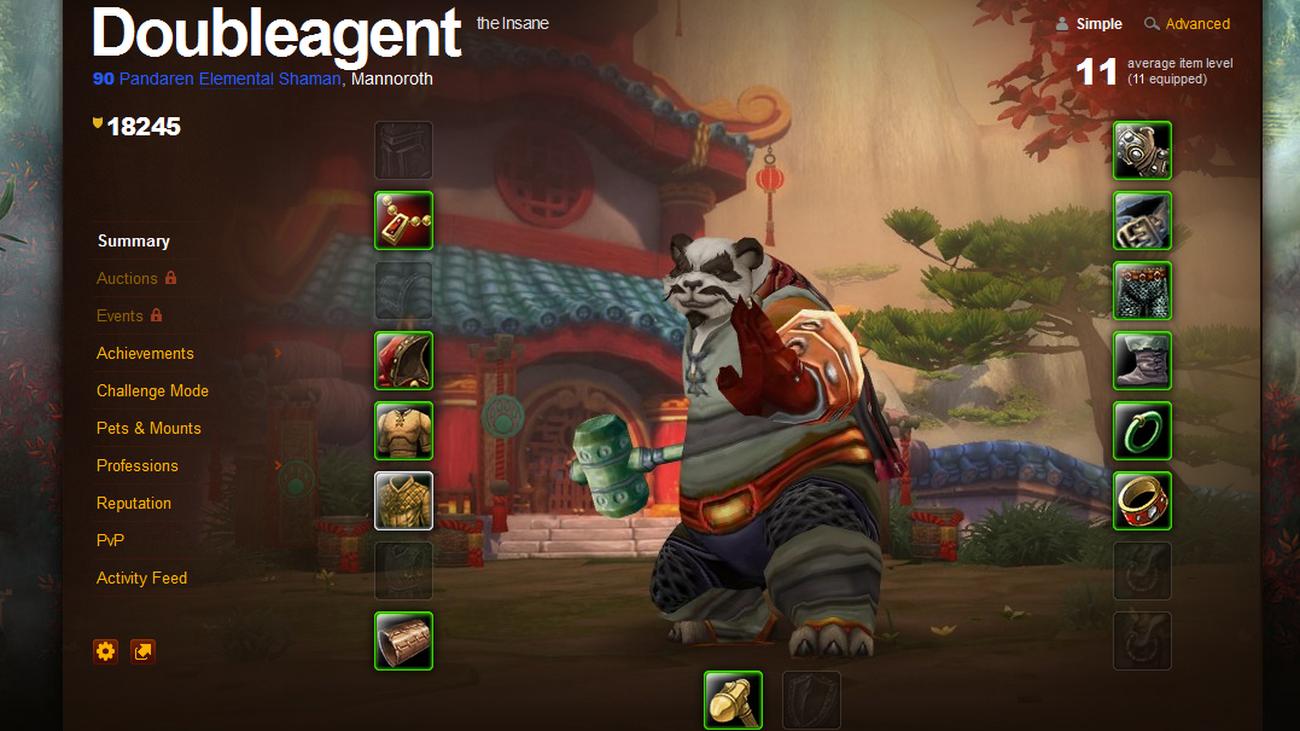Open the PvP section
1300x731 pixels.
point(110,541)
